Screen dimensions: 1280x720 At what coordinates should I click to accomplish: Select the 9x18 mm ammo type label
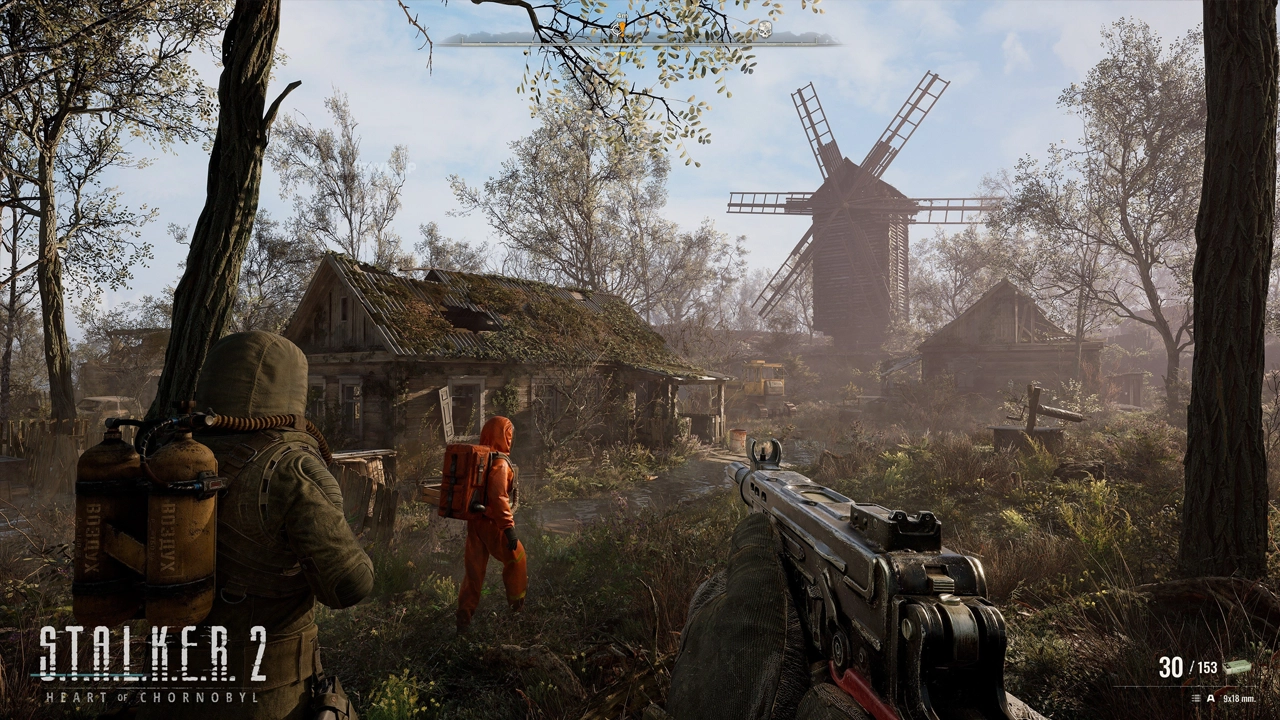1239,698
